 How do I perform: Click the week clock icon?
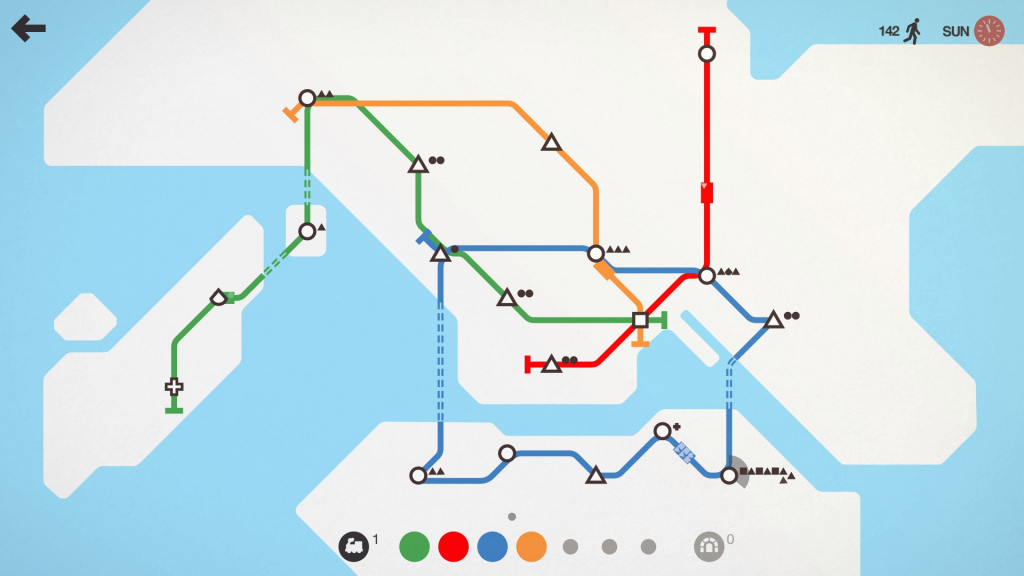(988, 31)
